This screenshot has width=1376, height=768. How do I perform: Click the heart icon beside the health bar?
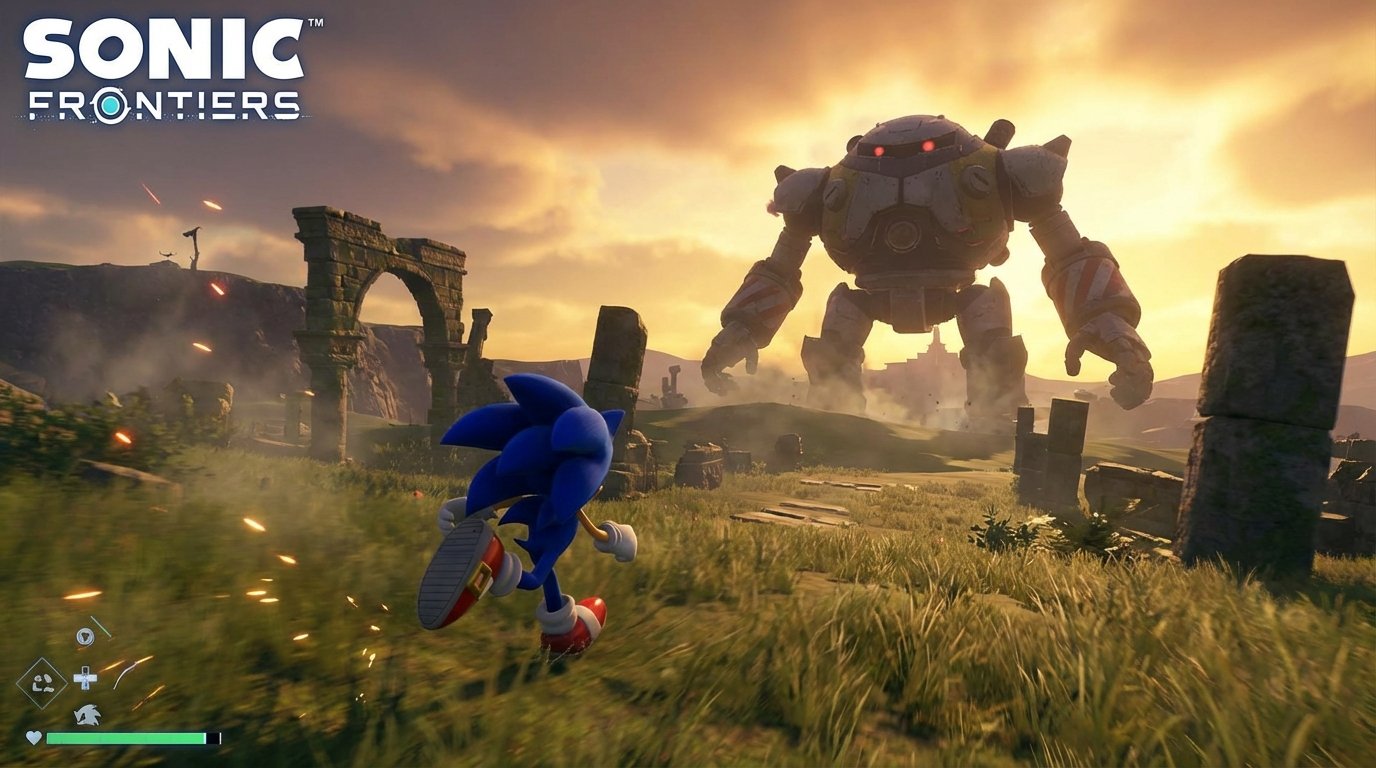(x=34, y=738)
